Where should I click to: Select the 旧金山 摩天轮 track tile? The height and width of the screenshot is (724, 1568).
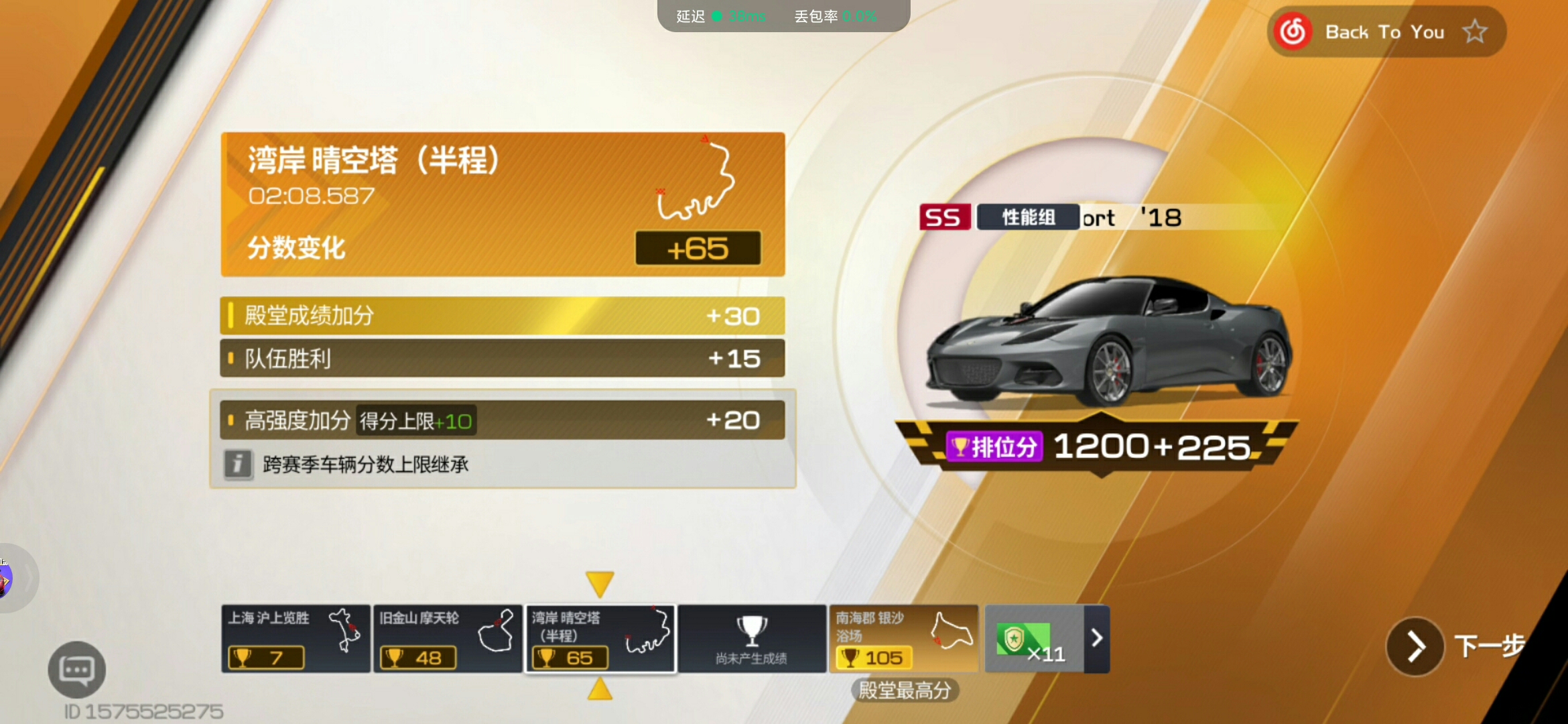[x=447, y=639]
